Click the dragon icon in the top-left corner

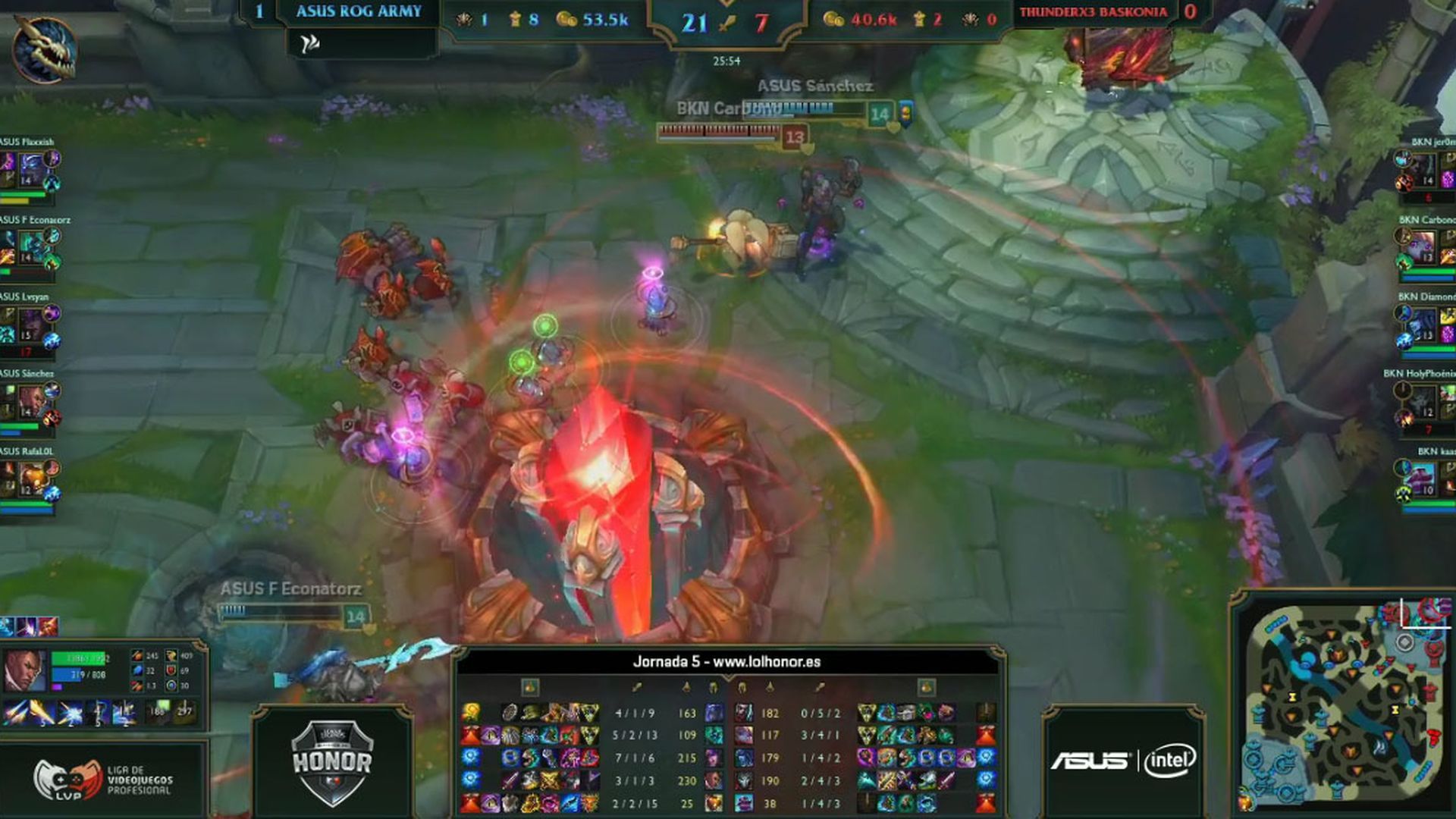point(44,49)
